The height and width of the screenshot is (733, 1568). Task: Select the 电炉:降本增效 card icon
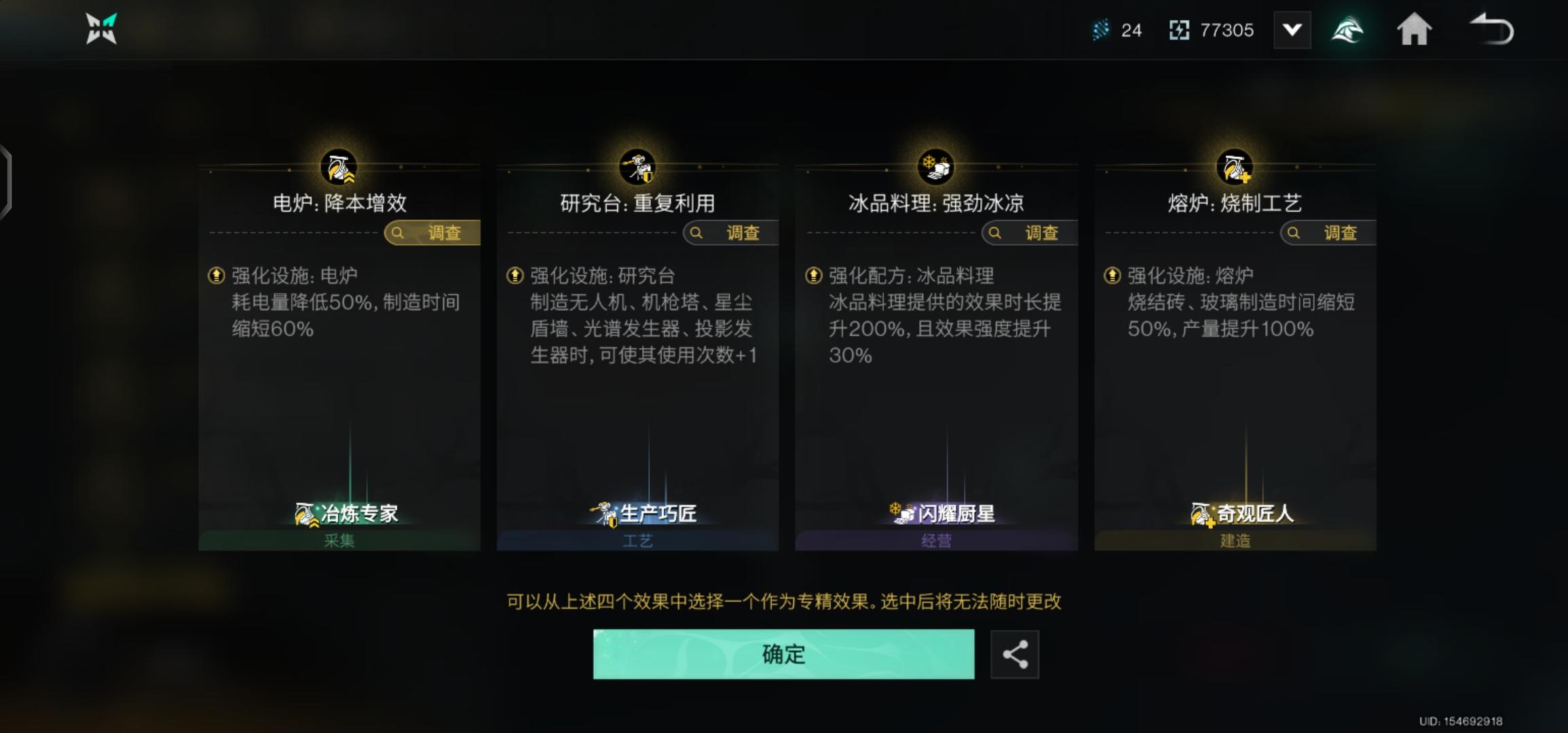coord(337,166)
